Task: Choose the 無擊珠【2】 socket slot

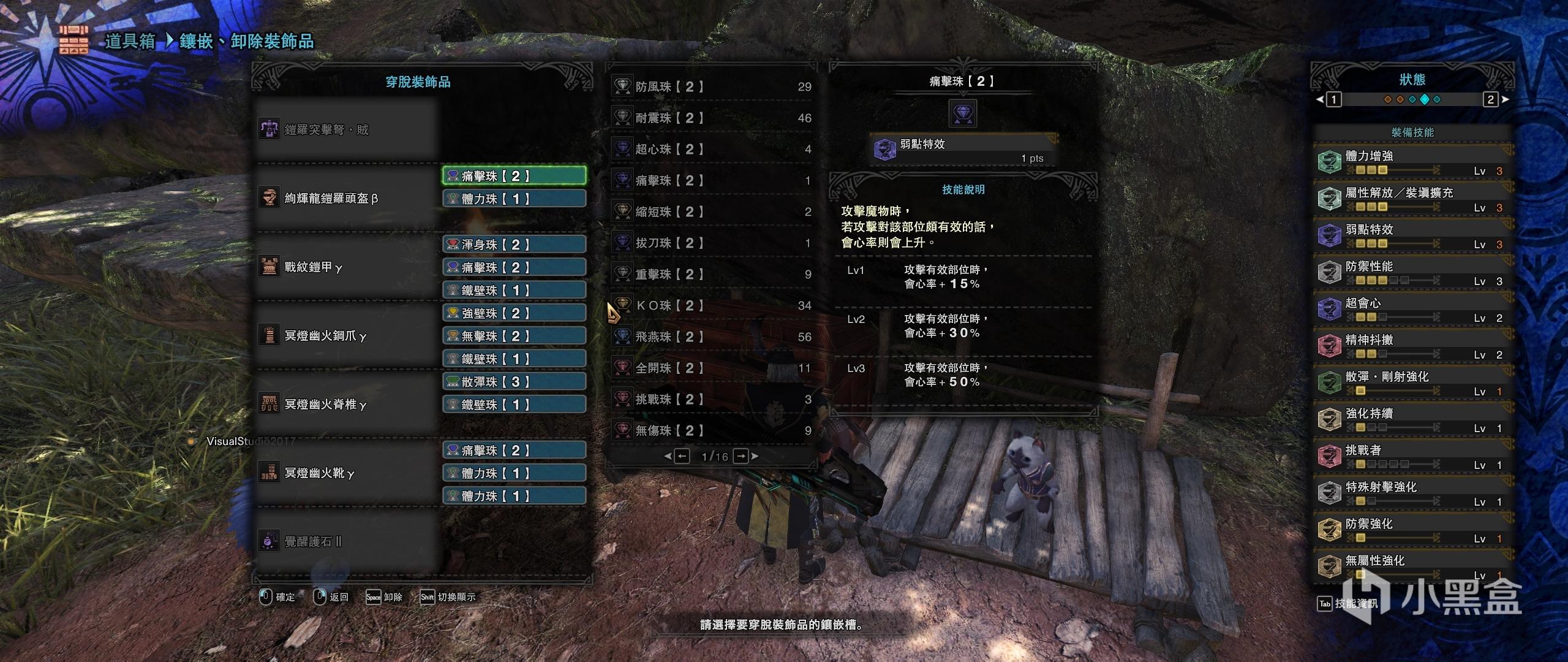Action: (514, 336)
